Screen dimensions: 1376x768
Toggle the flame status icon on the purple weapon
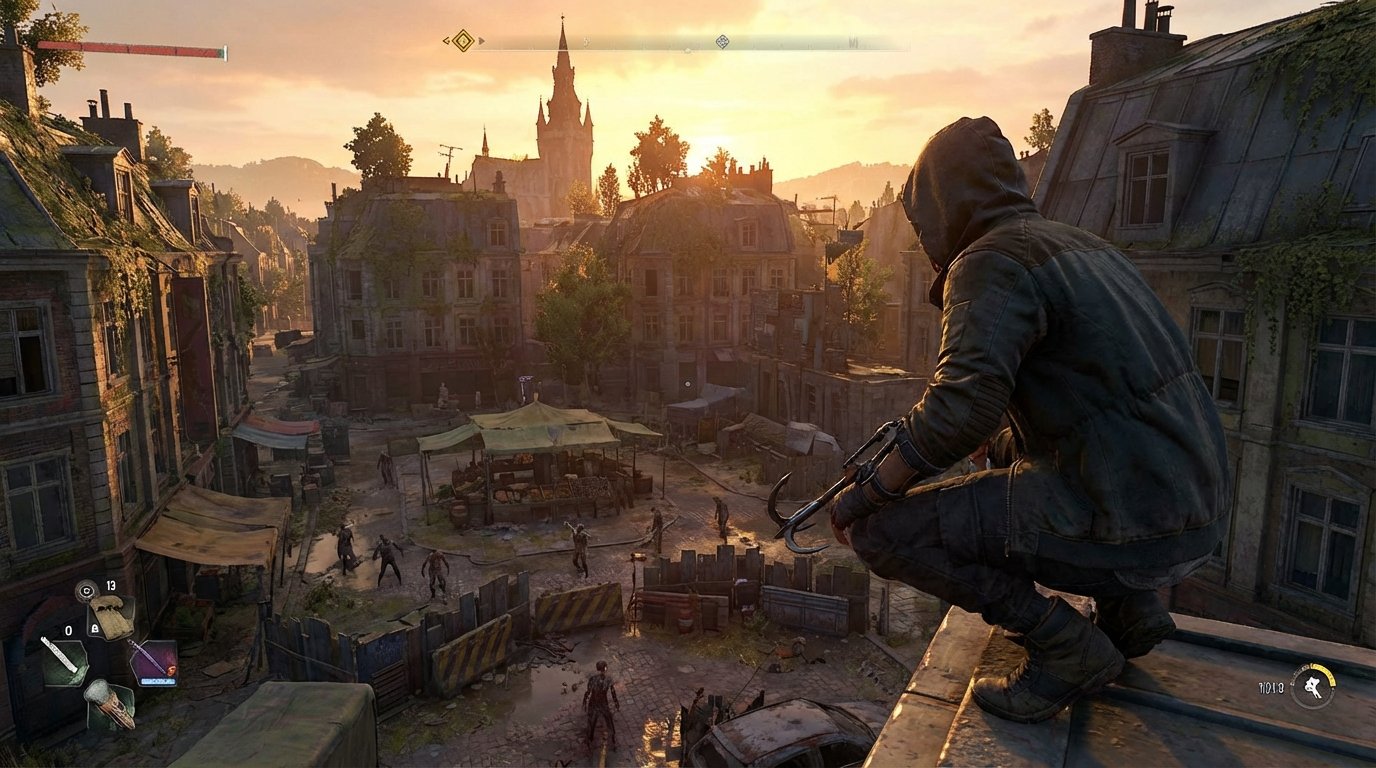[170, 671]
